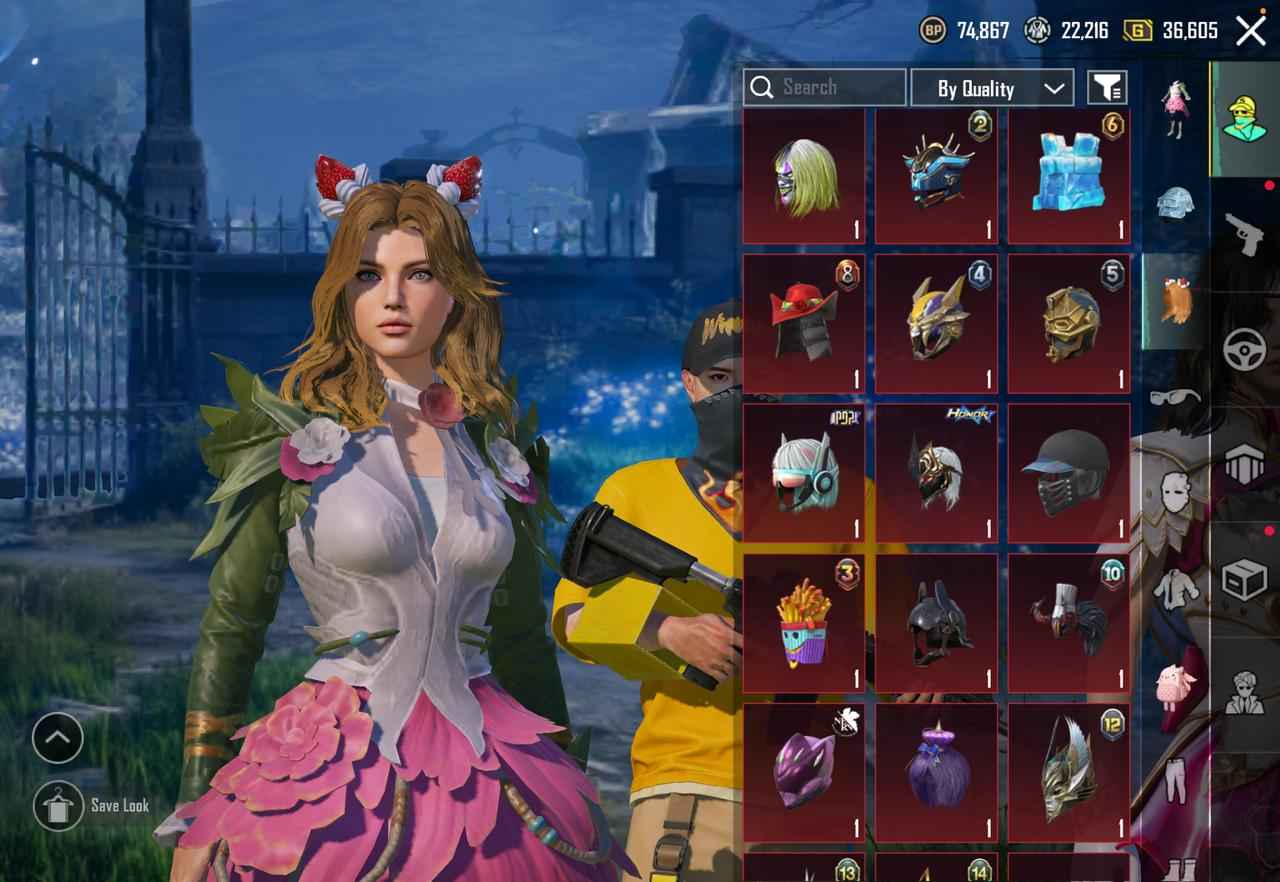
Task: Select the rooster headgear item
Action: click(1068, 624)
